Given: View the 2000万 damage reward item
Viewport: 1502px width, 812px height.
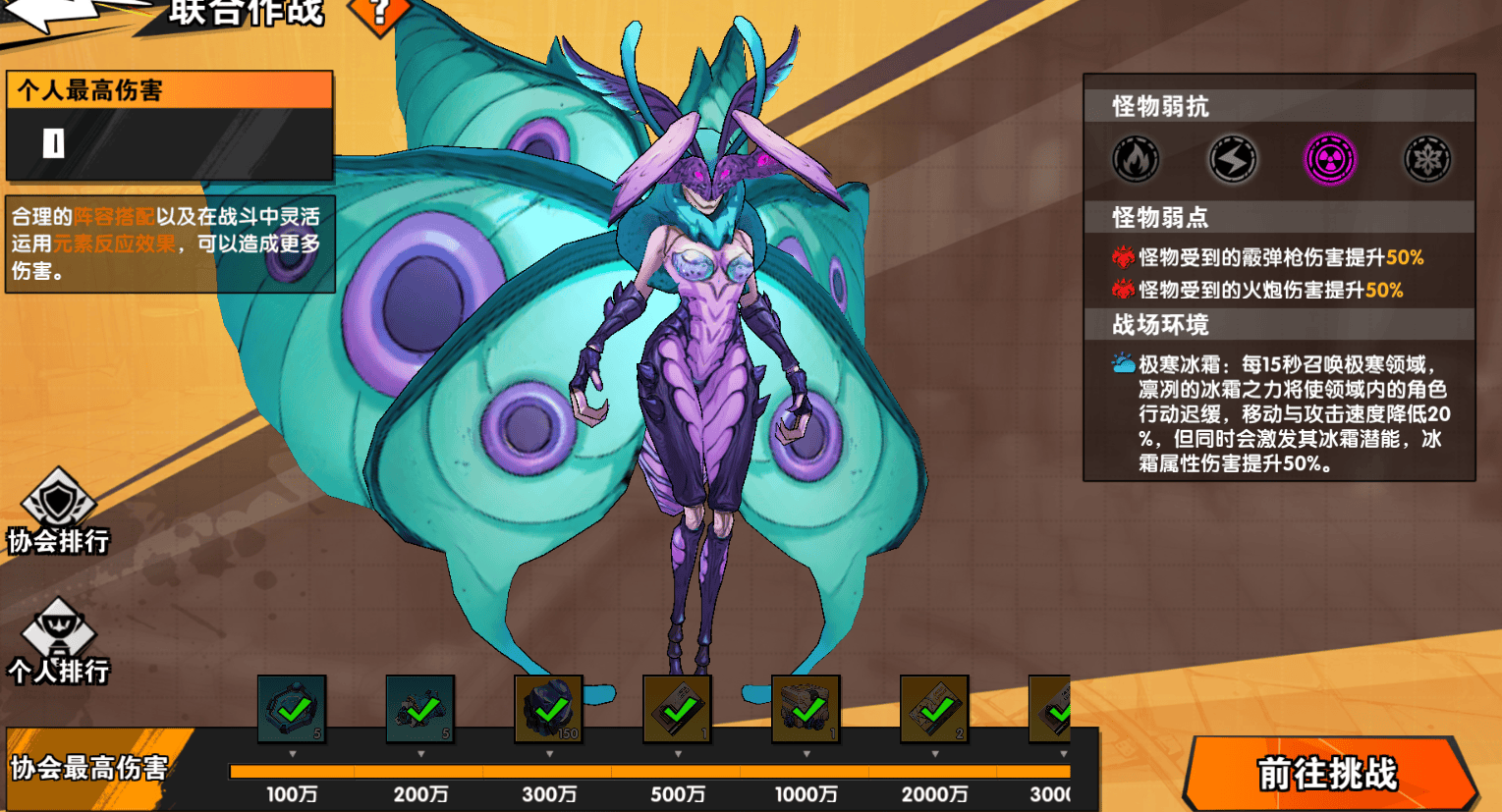Looking at the screenshot, I should [934, 708].
